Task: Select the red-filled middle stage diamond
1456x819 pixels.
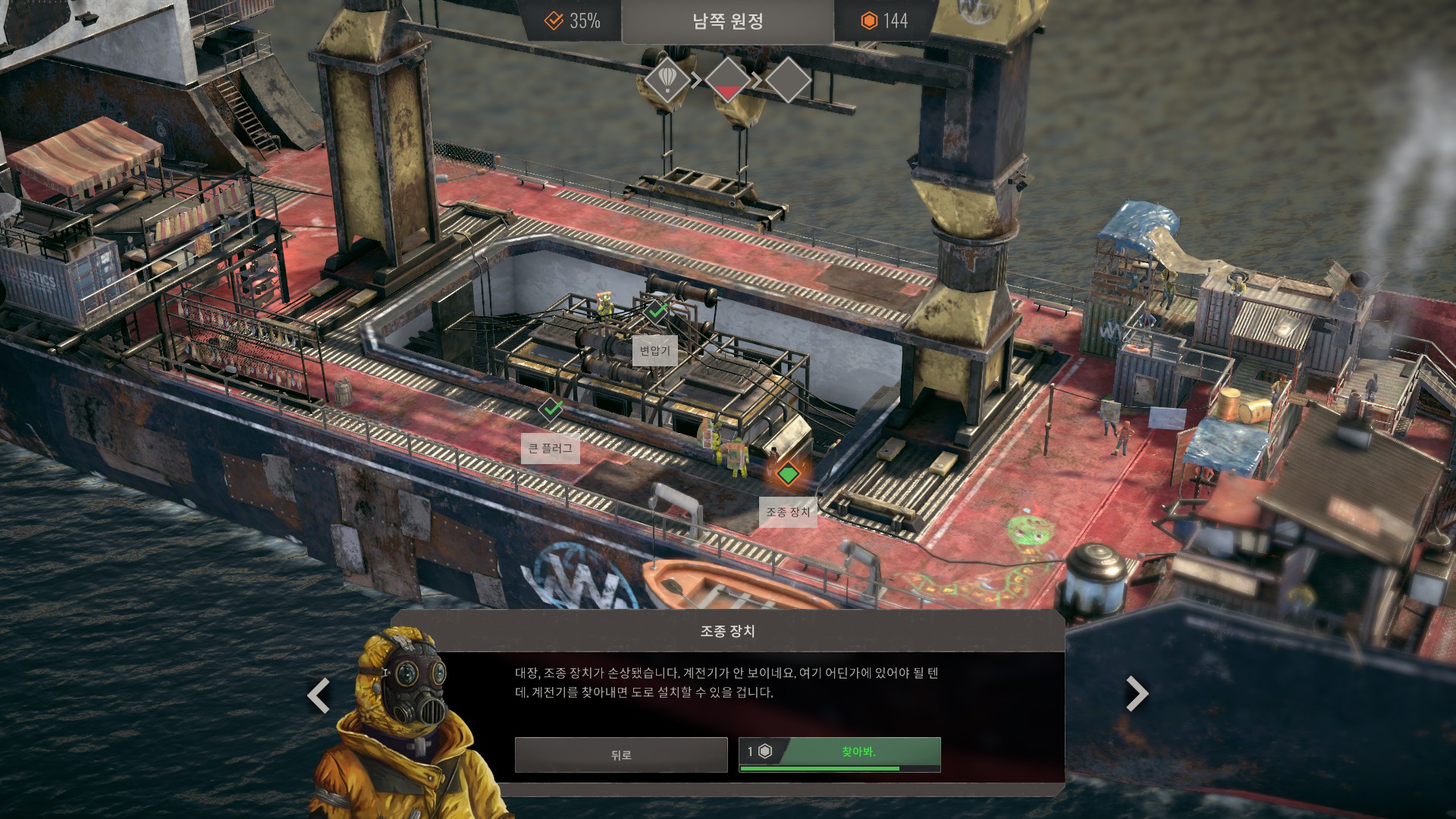Action: tap(728, 80)
